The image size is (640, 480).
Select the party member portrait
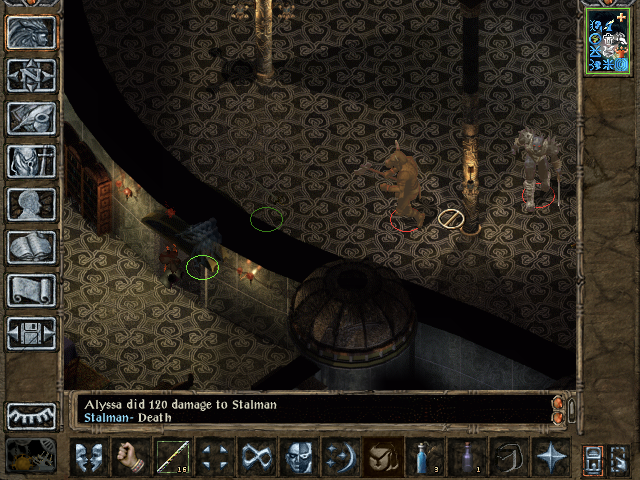[607, 40]
